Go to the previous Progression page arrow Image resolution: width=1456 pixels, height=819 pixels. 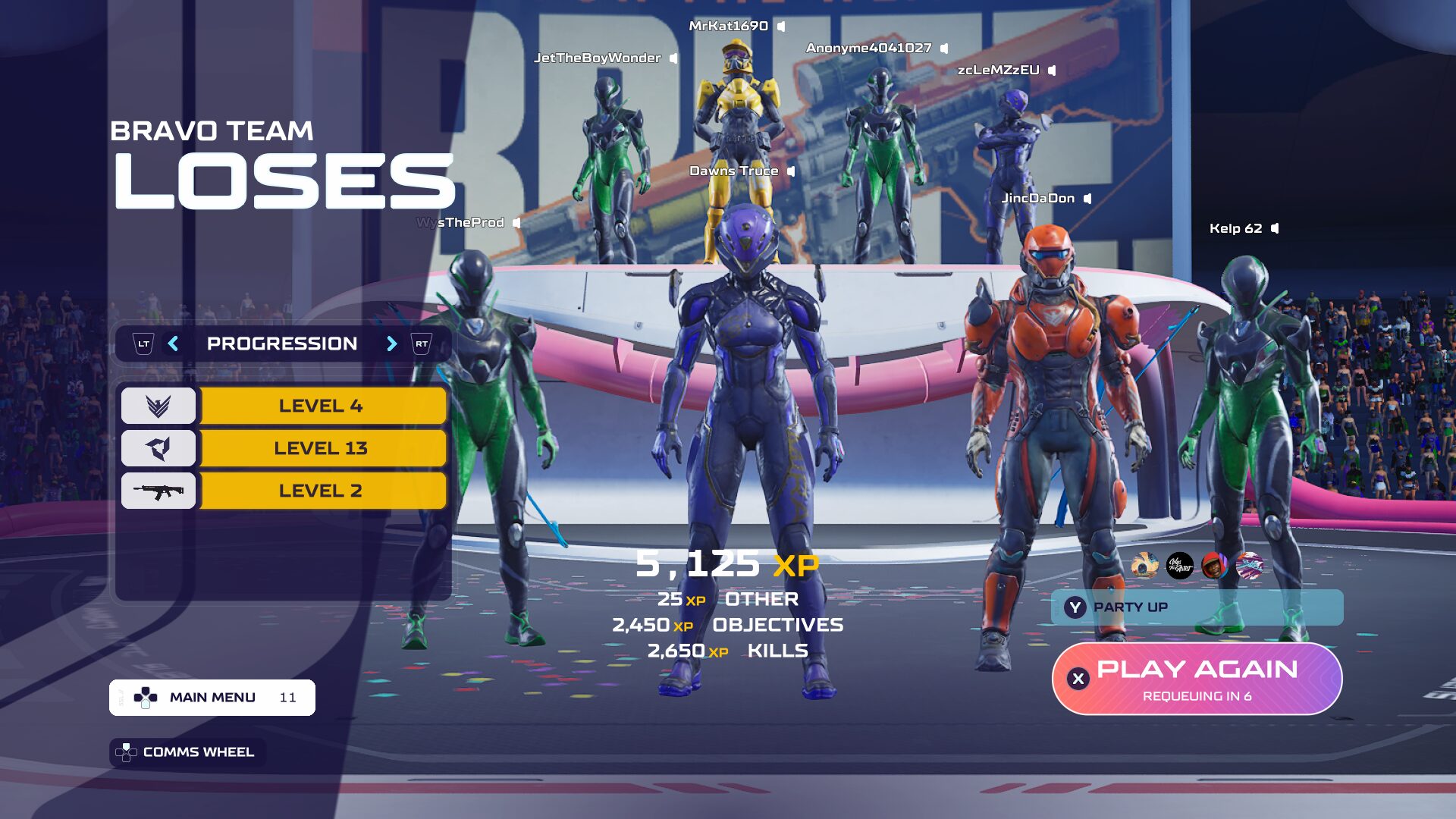tap(174, 344)
